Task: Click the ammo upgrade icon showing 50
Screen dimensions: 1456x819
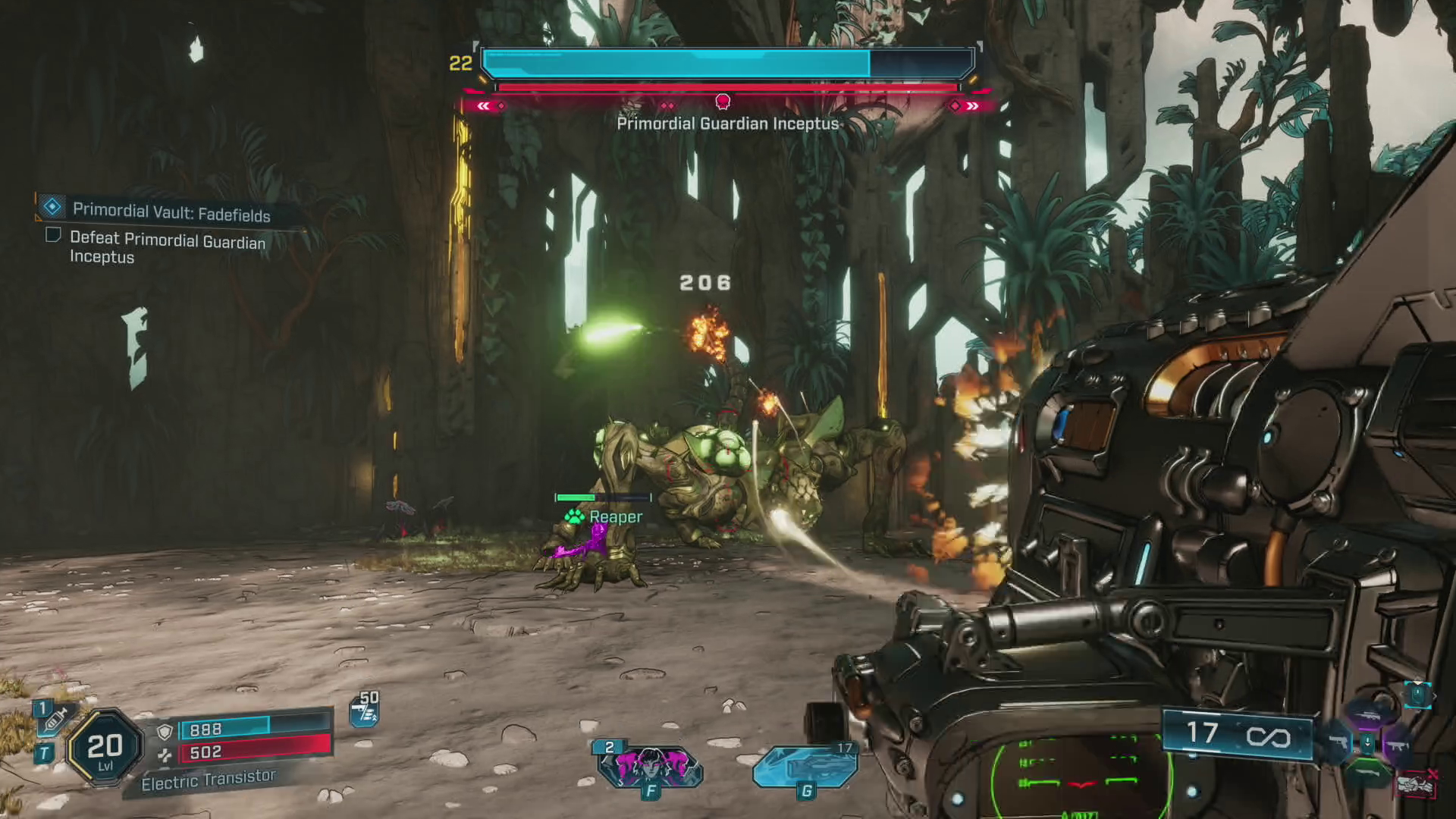Action: [365, 711]
